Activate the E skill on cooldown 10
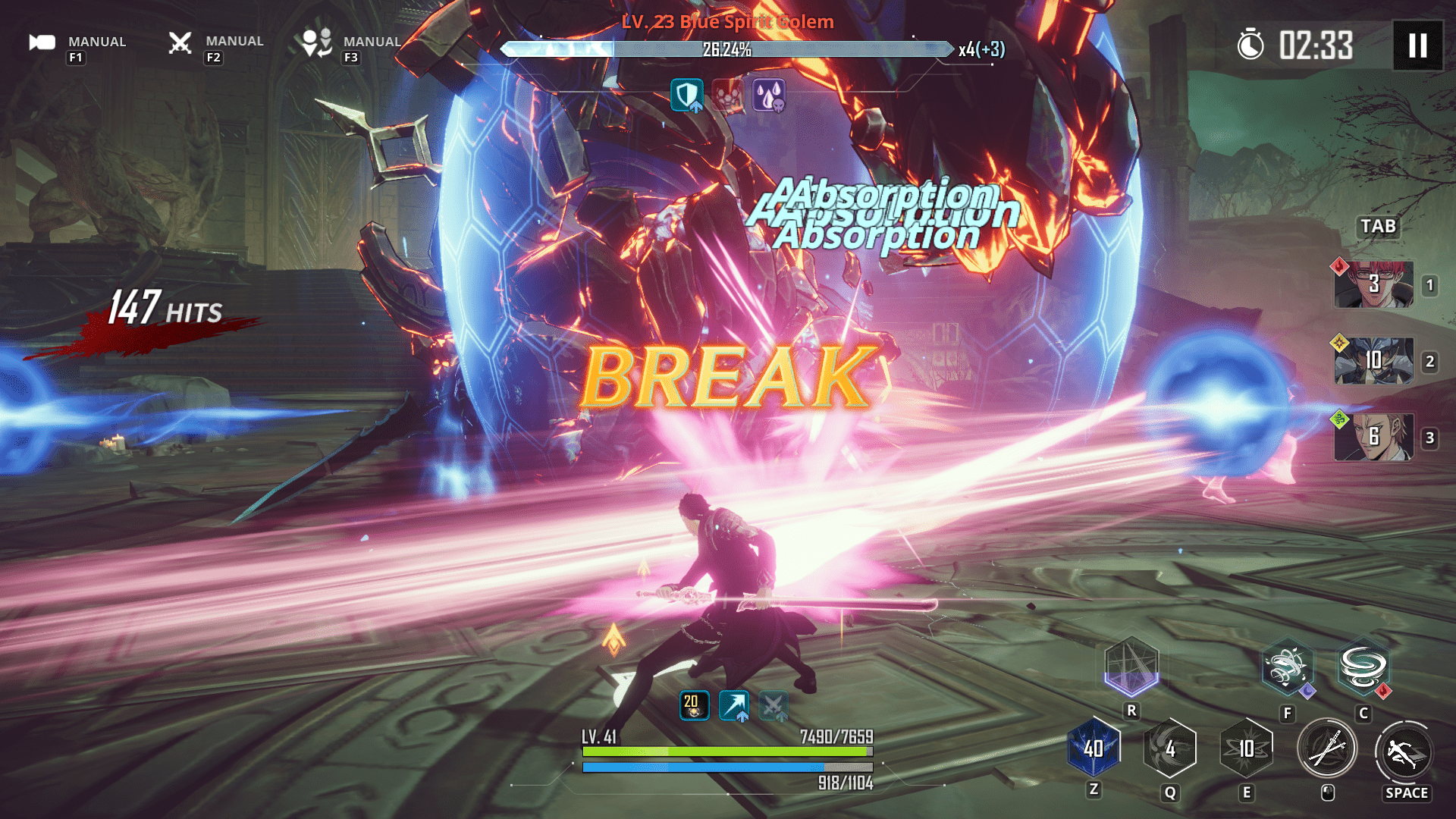 click(x=1246, y=749)
